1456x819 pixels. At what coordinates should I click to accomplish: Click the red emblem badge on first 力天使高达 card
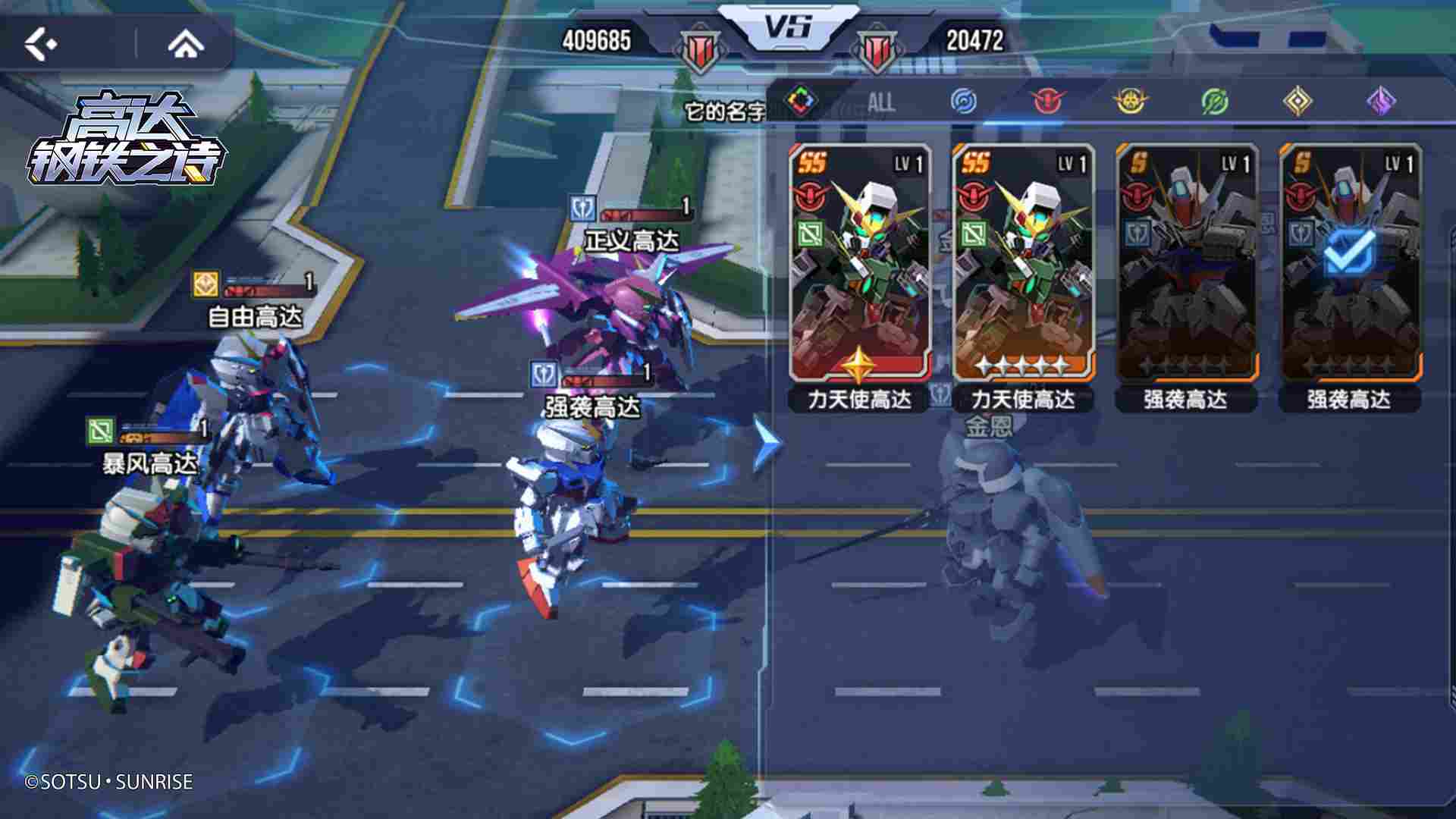[x=810, y=195]
